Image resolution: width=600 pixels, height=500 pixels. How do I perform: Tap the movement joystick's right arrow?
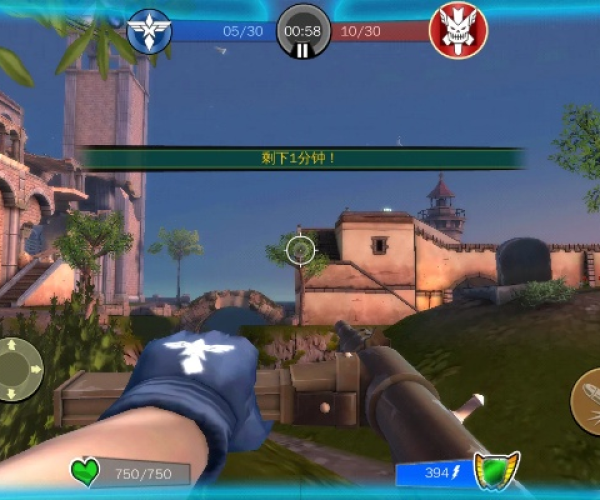click(x=37, y=369)
